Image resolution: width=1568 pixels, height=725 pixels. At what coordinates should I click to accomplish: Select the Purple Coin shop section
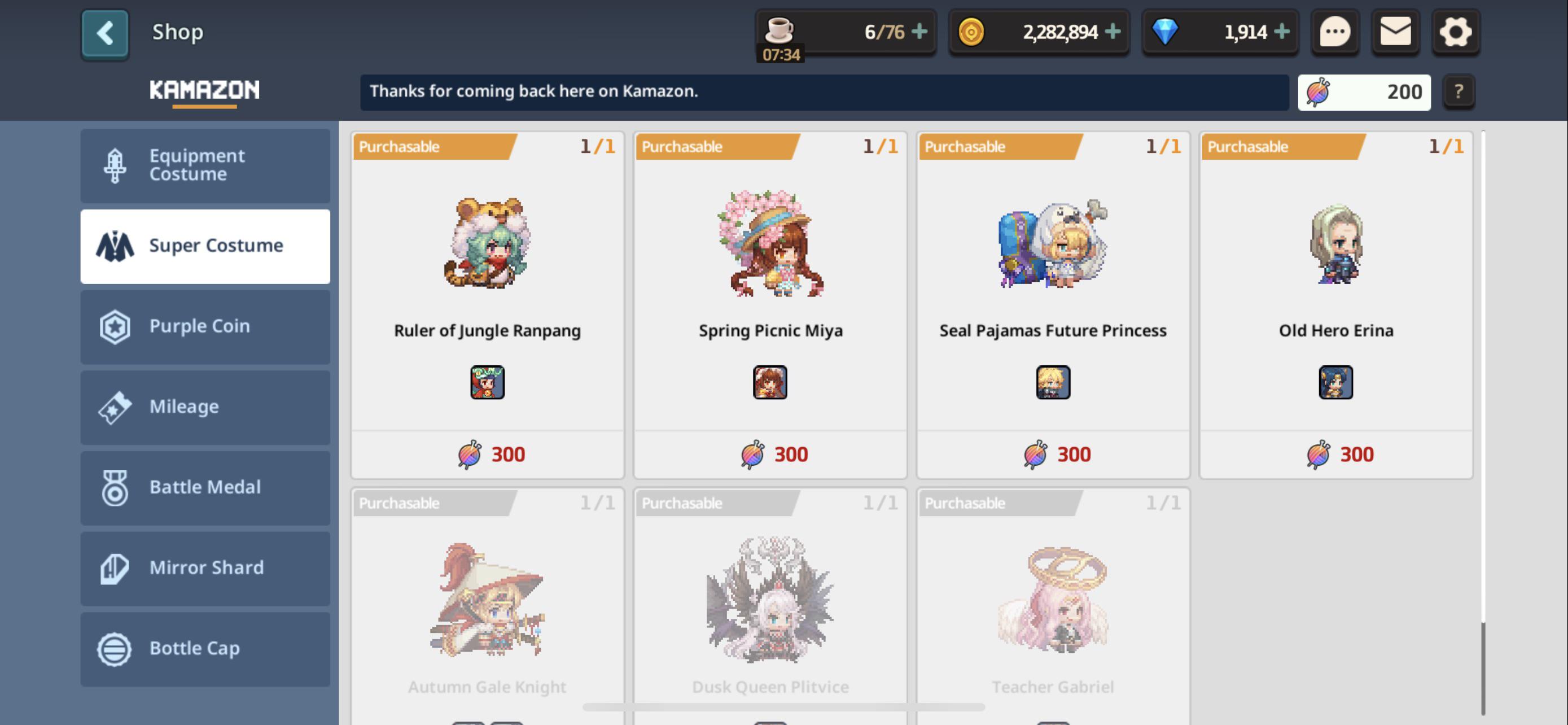205,327
